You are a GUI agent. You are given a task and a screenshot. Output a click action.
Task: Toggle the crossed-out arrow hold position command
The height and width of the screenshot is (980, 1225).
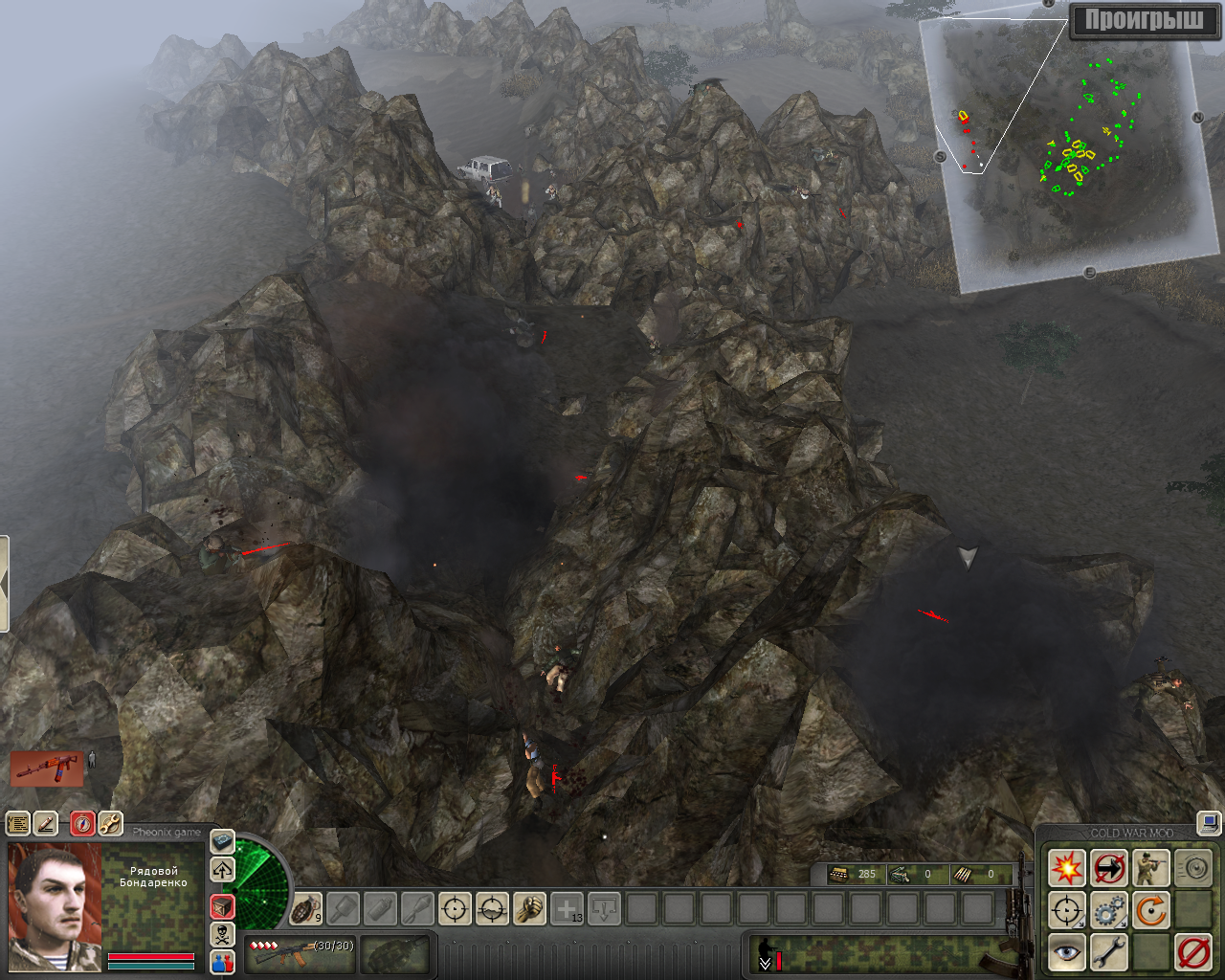coord(1108,869)
